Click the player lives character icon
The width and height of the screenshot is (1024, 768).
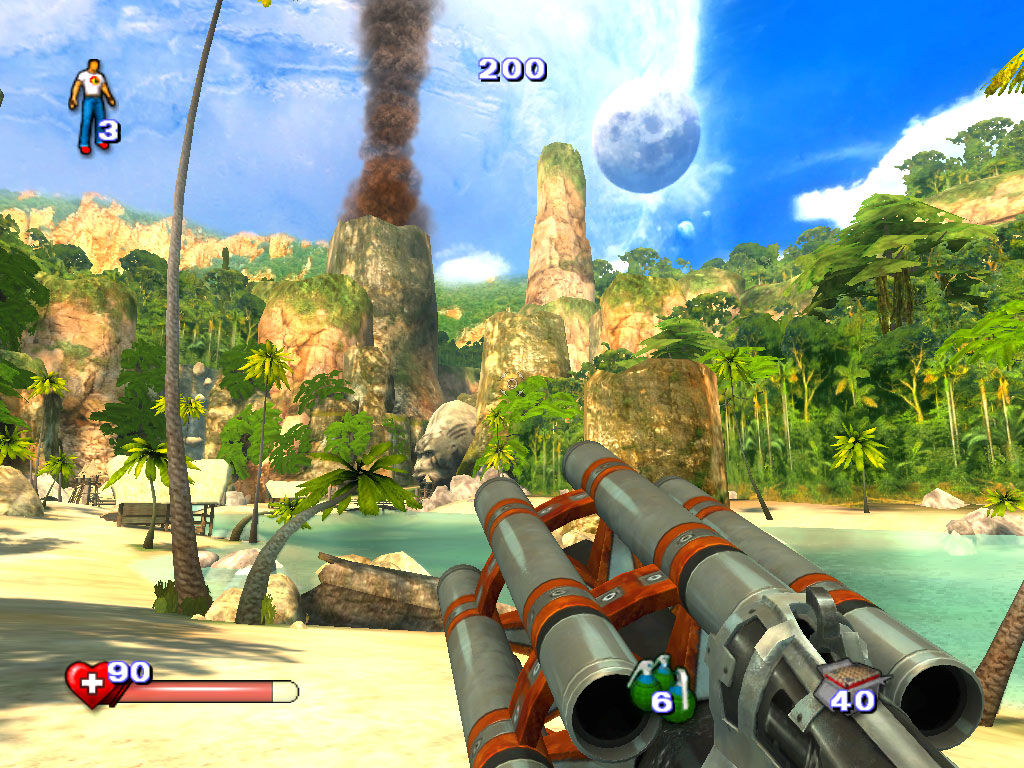90,104
